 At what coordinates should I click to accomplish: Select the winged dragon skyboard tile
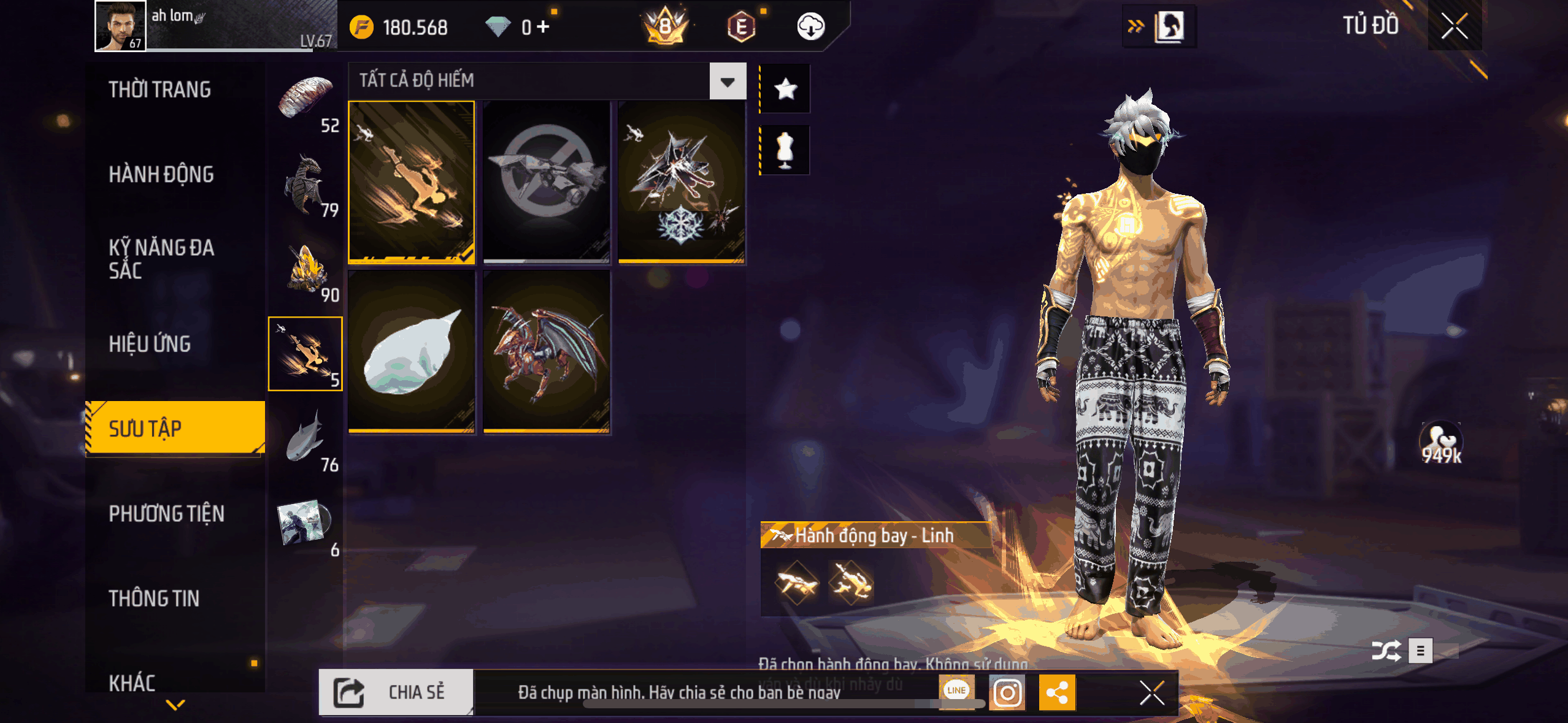coord(546,352)
